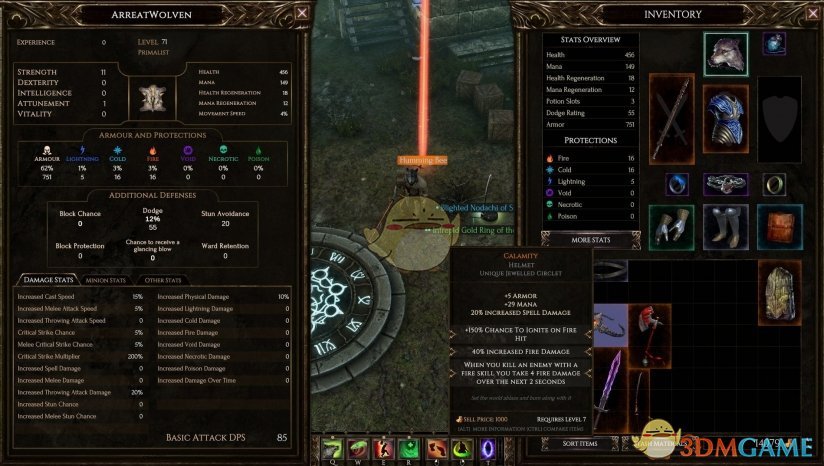Select the equipped boots slot
The width and height of the screenshot is (824, 466).
tap(725, 225)
